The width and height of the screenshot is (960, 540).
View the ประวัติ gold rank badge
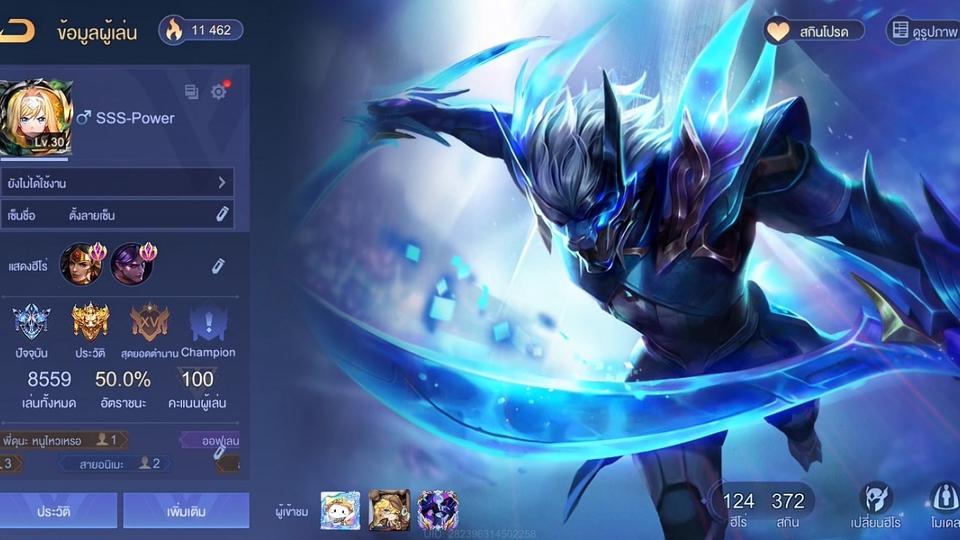[x=90, y=323]
